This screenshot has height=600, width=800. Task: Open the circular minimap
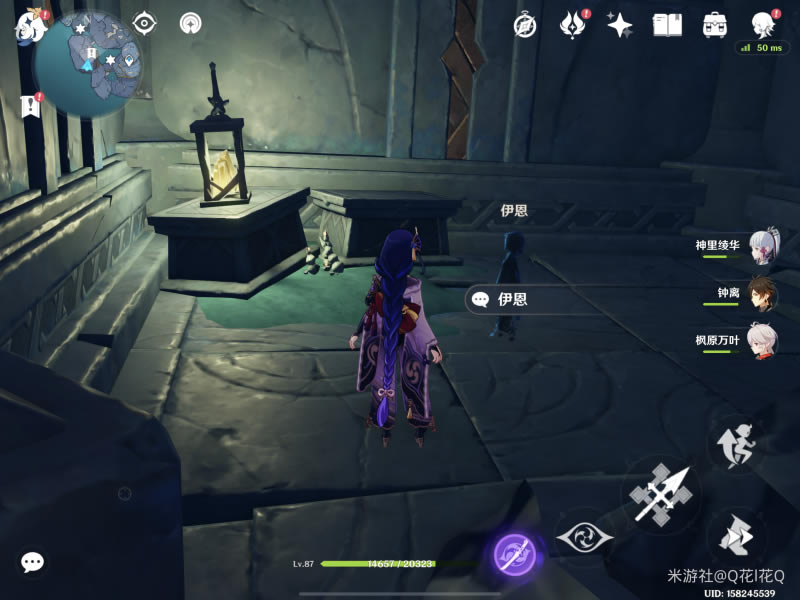88,63
